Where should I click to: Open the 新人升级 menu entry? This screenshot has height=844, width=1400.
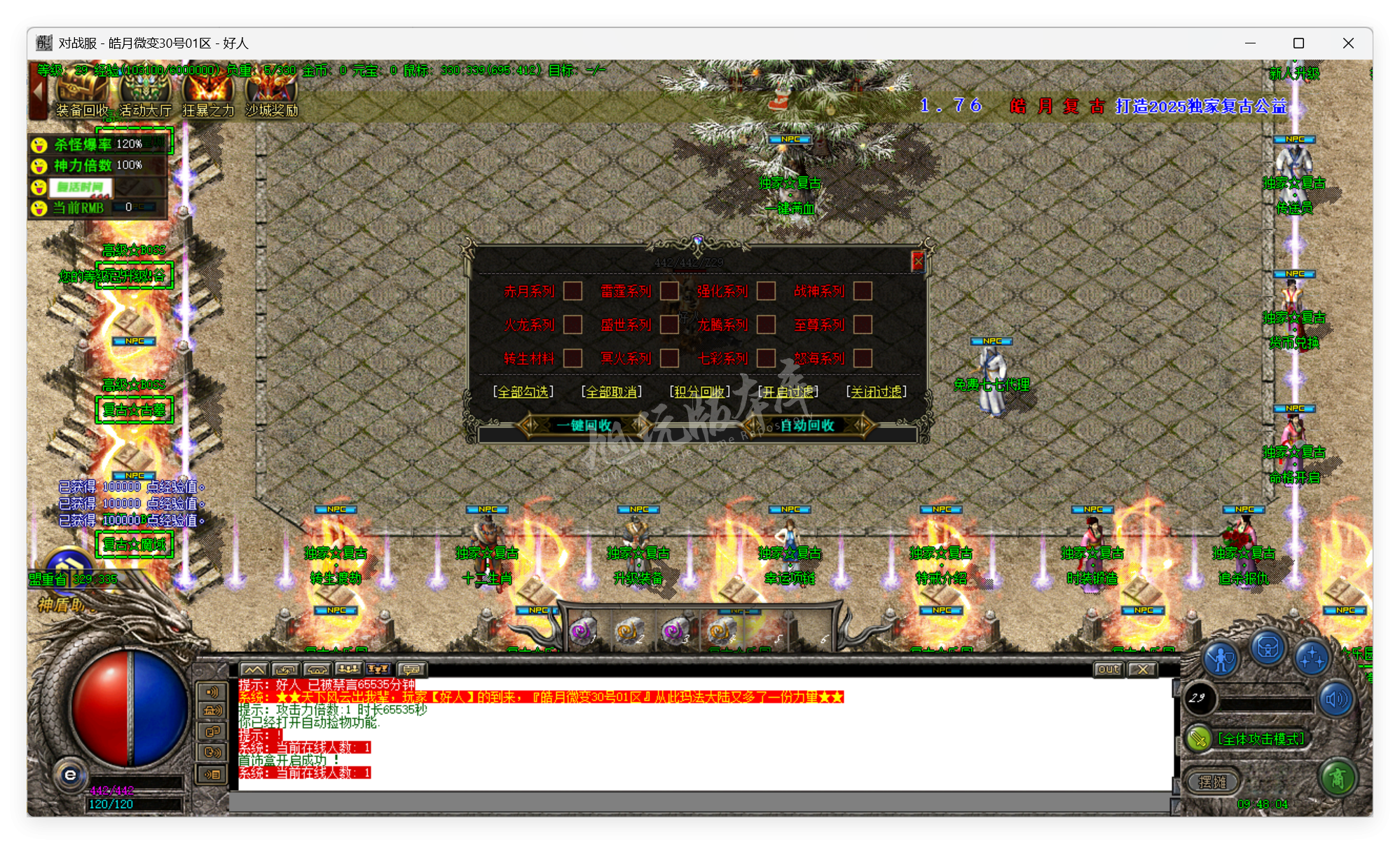pos(1296,72)
